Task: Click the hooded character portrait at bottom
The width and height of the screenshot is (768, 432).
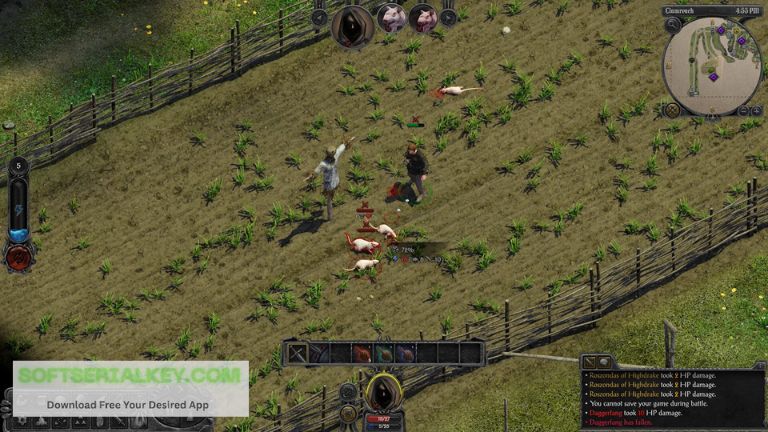Action: (383, 392)
